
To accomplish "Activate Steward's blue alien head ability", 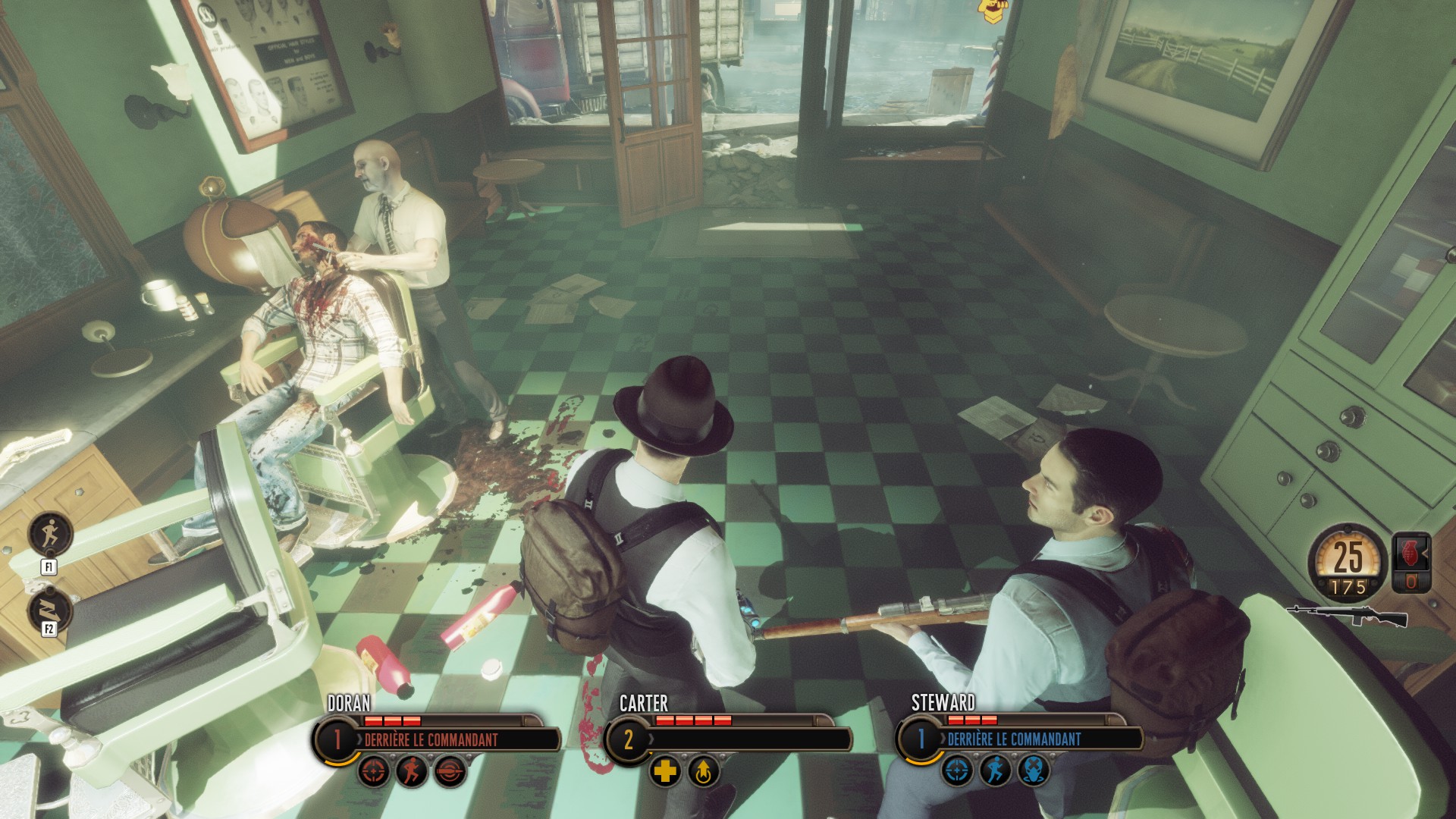I will 1032,772.
